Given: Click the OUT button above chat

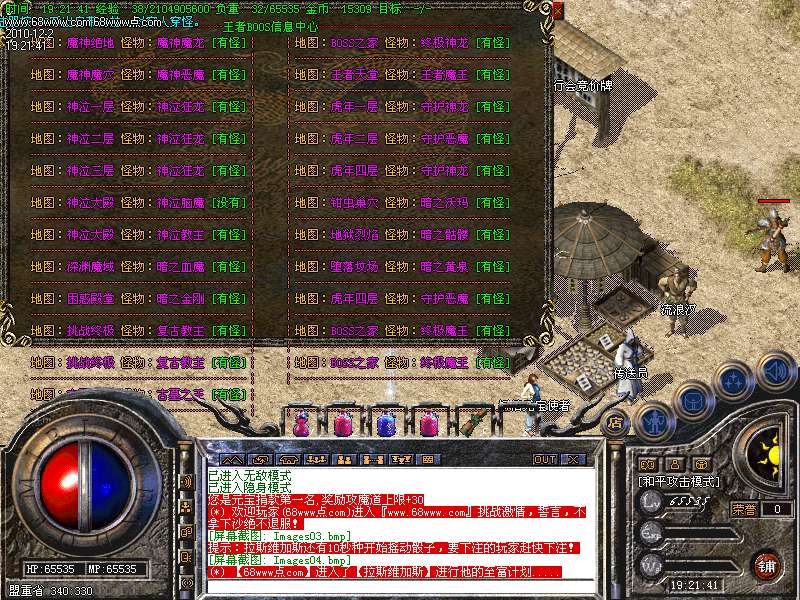Looking at the screenshot, I should point(544,459).
